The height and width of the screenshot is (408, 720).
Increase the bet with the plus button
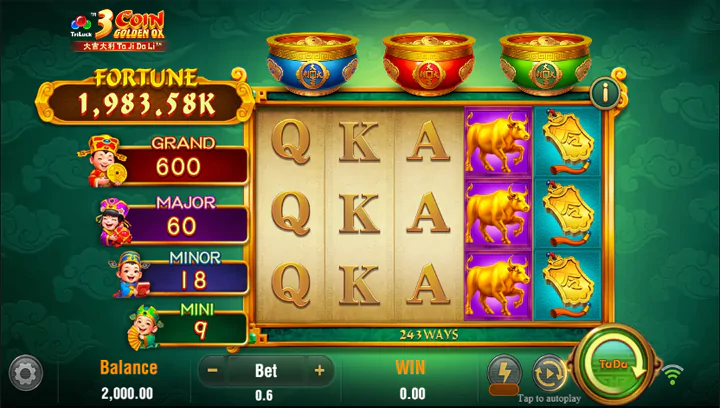[320, 371]
